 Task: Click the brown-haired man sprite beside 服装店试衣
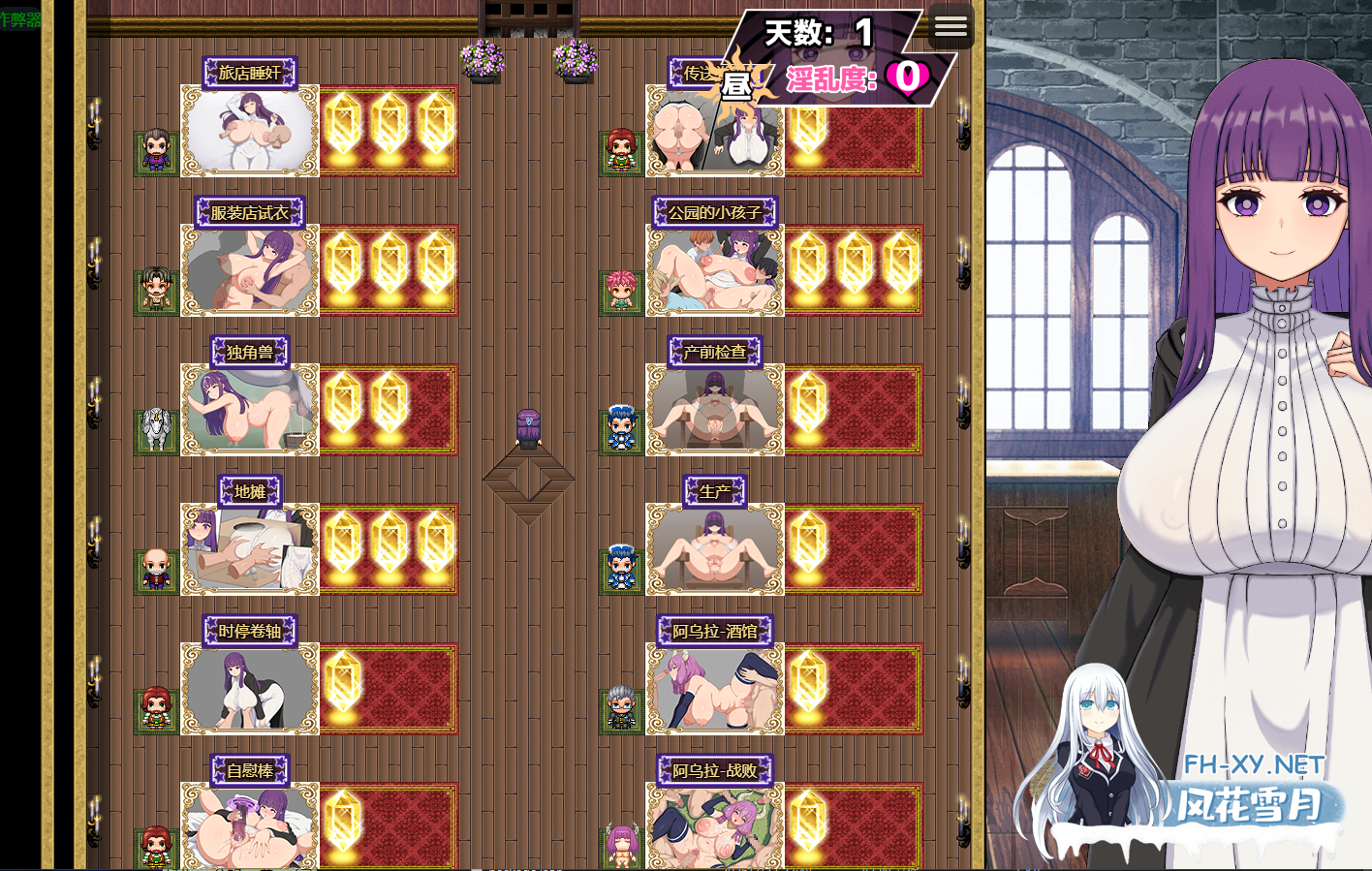point(156,286)
